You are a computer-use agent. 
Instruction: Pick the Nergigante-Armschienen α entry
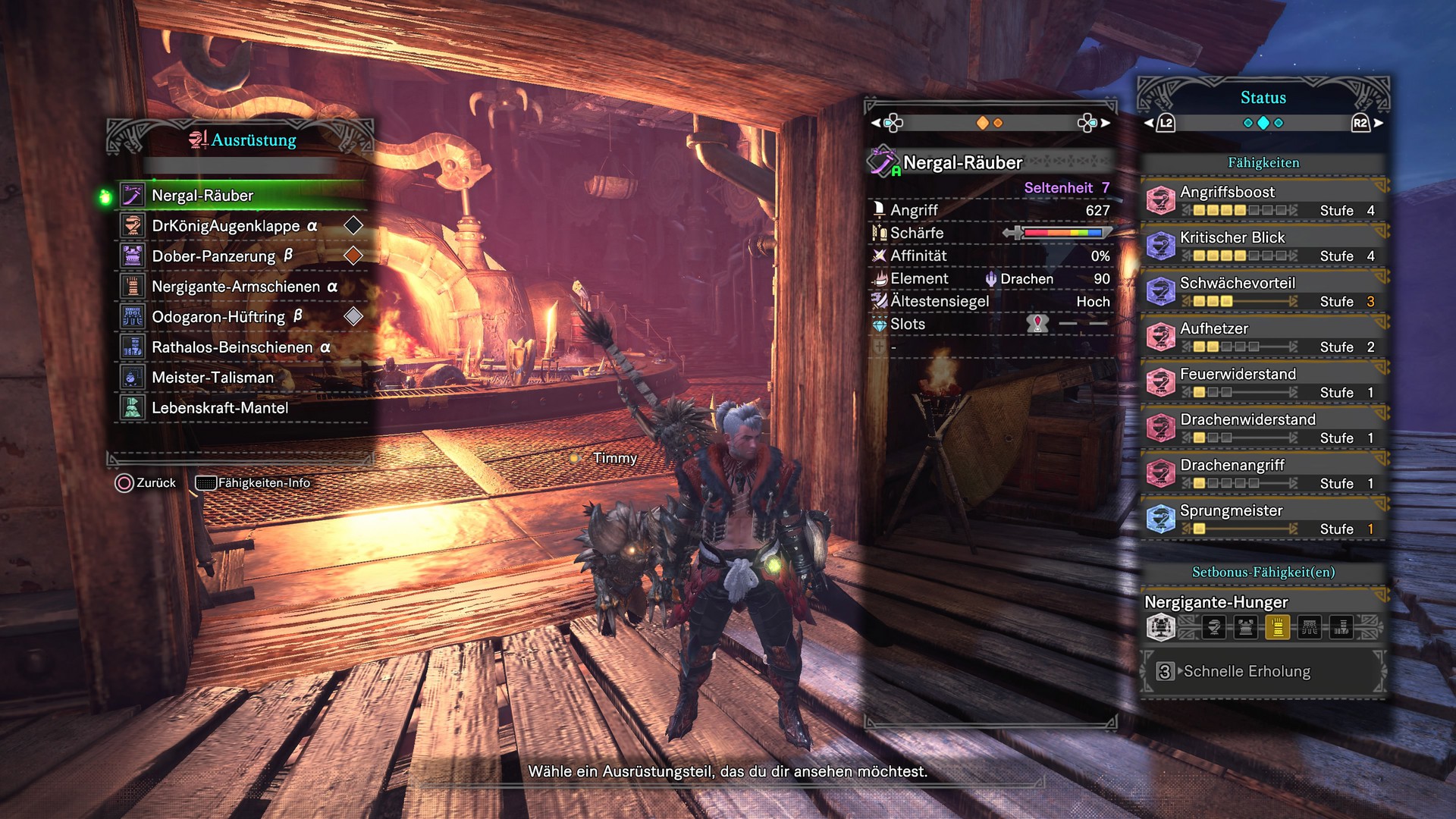coord(244,287)
